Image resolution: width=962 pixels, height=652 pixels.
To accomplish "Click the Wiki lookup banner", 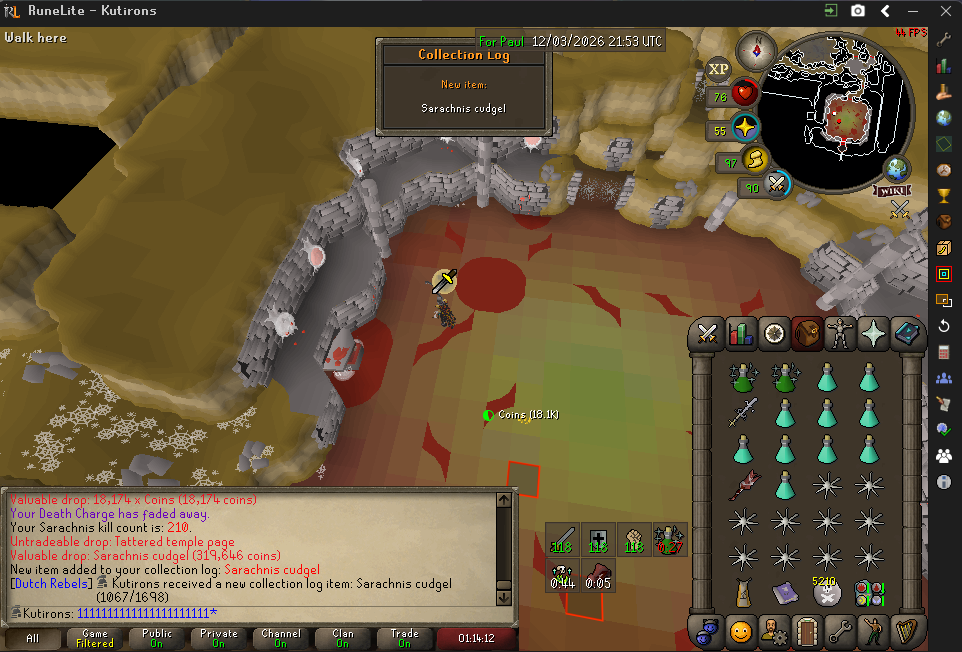I will pos(892,190).
